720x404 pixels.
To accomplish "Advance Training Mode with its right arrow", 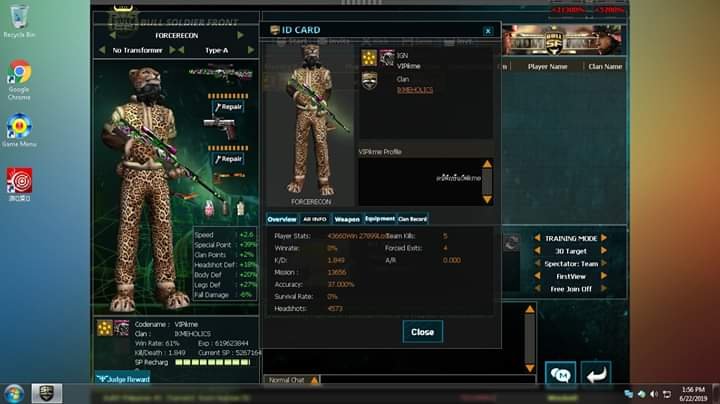I will click(x=604, y=239).
